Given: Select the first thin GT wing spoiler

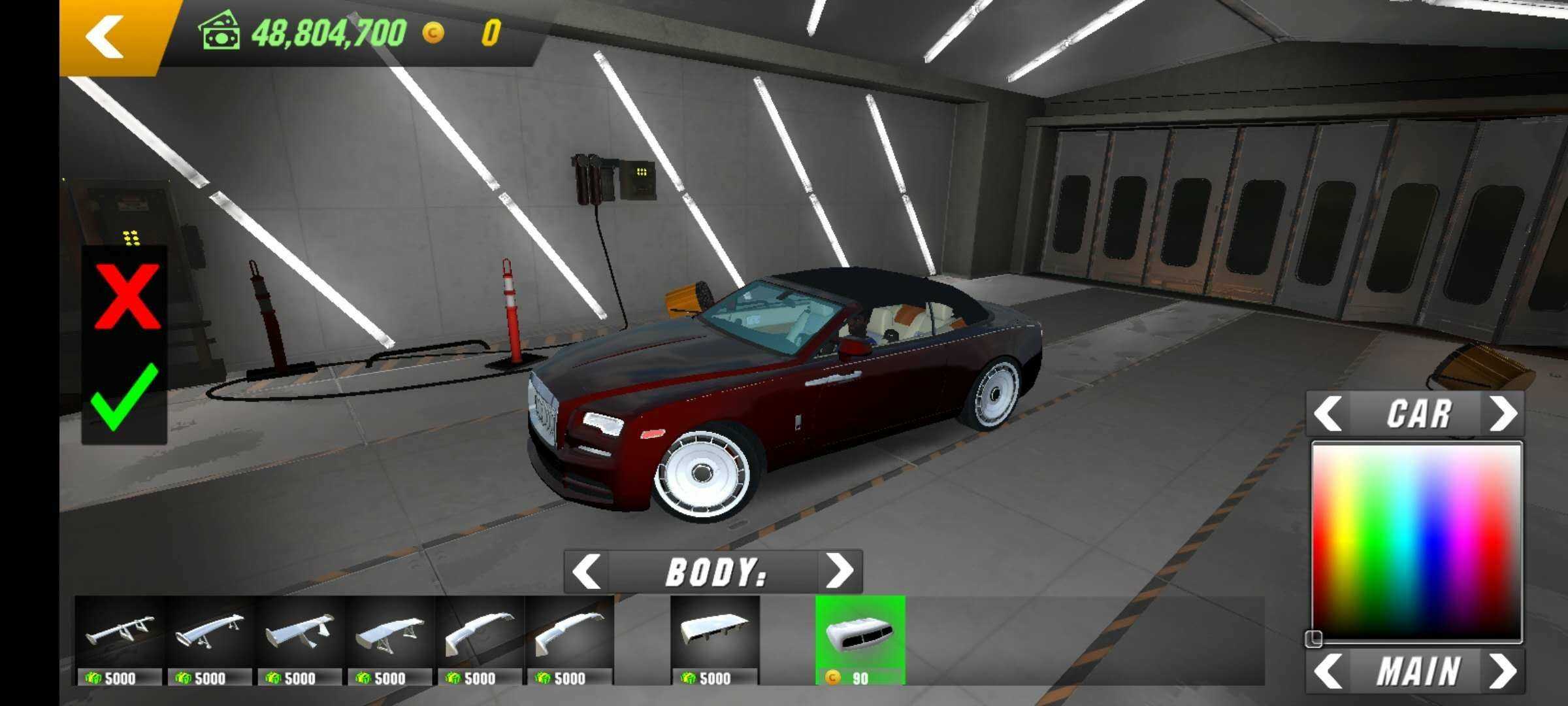Looking at the screenshot, I should click(120, 639).
